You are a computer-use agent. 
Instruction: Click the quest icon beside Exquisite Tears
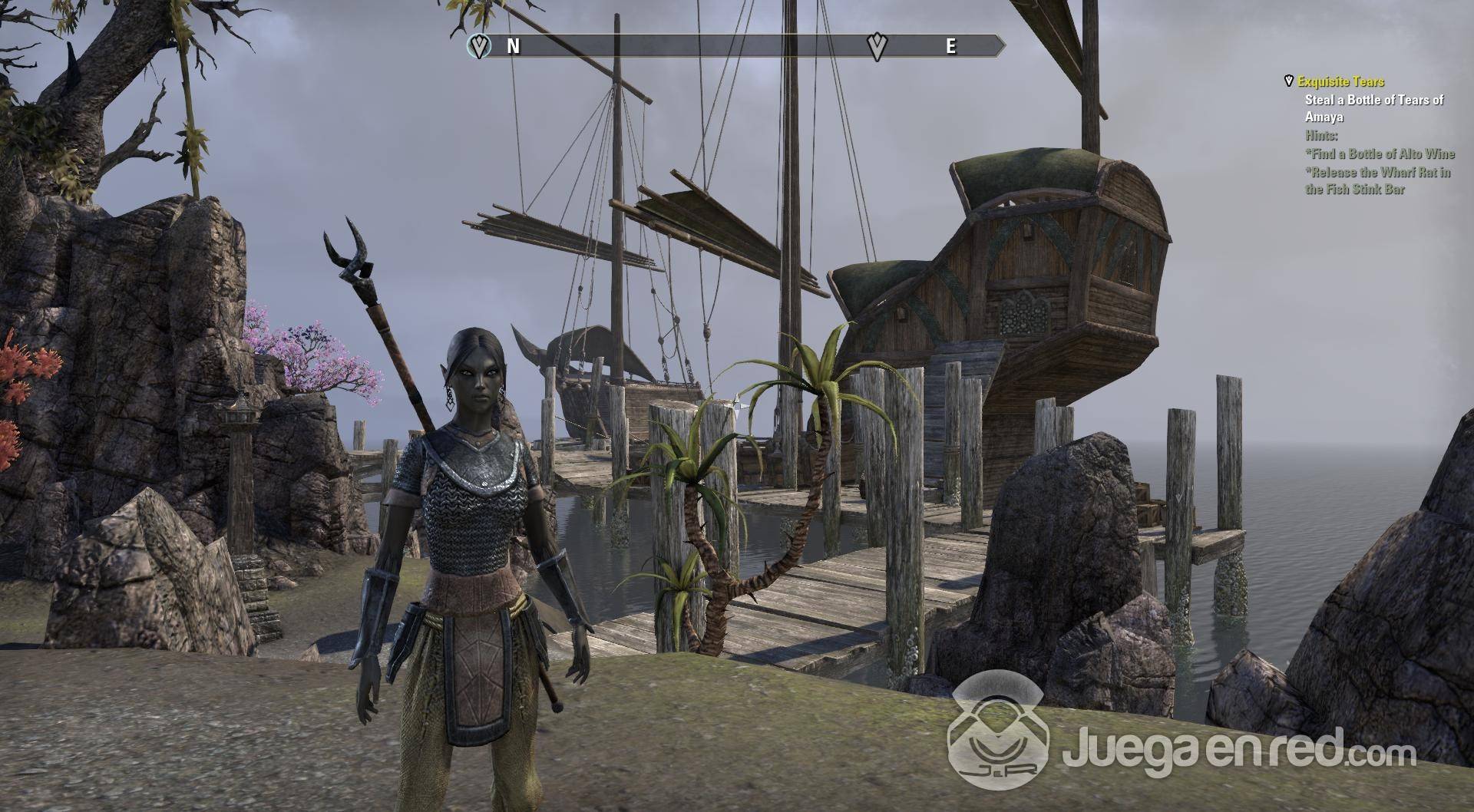pyautogui.click(x=1289, y=81)
